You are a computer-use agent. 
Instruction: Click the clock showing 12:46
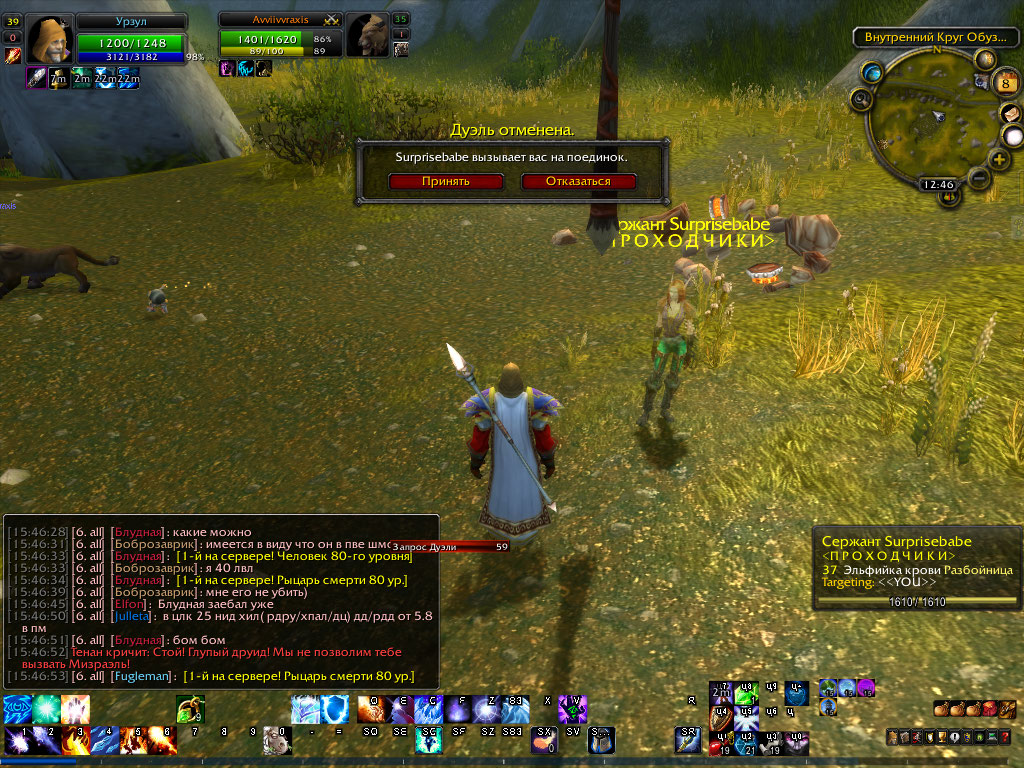click(x=938, y=184)
